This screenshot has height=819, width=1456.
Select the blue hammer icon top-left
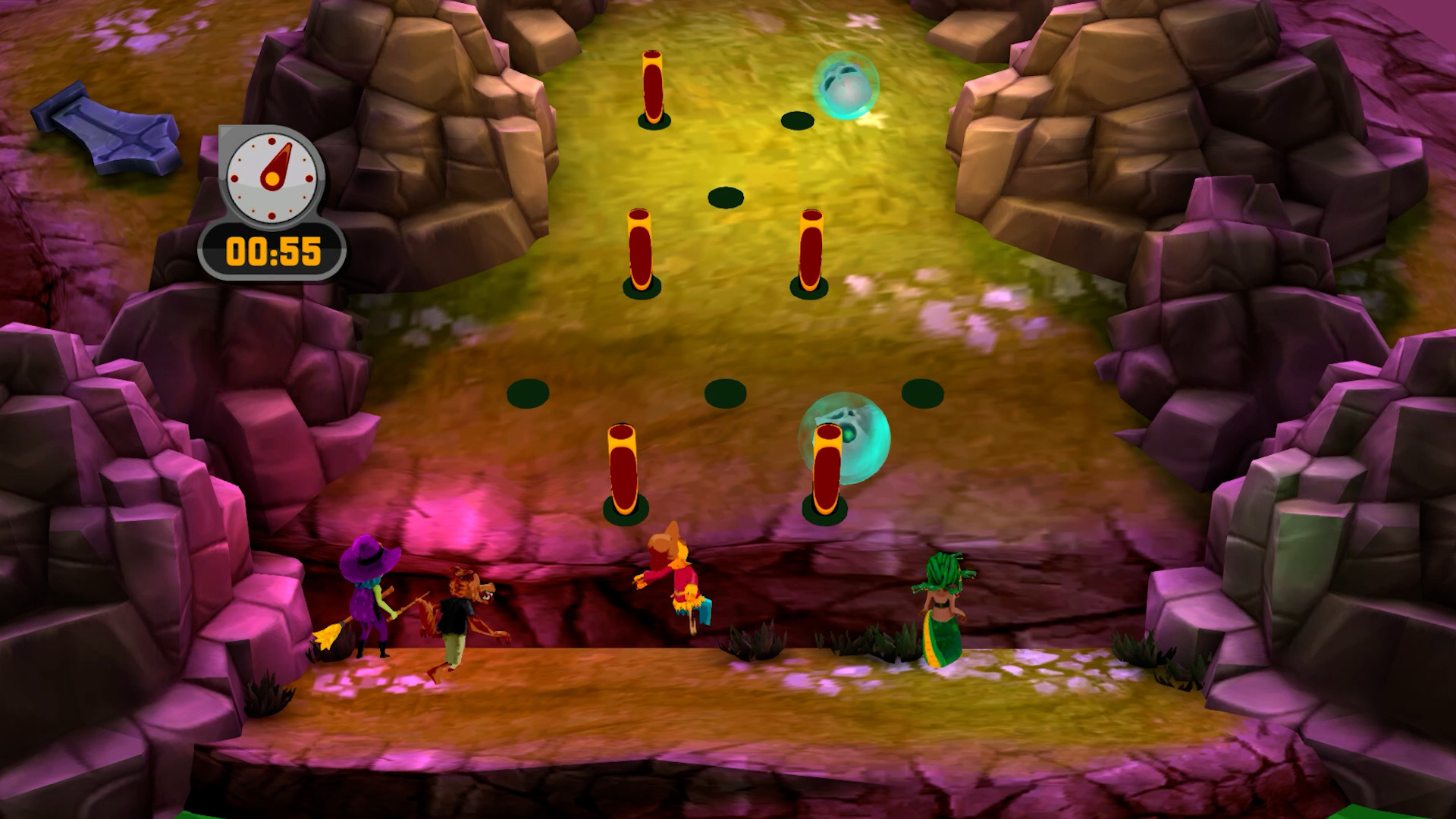[110, 129]
